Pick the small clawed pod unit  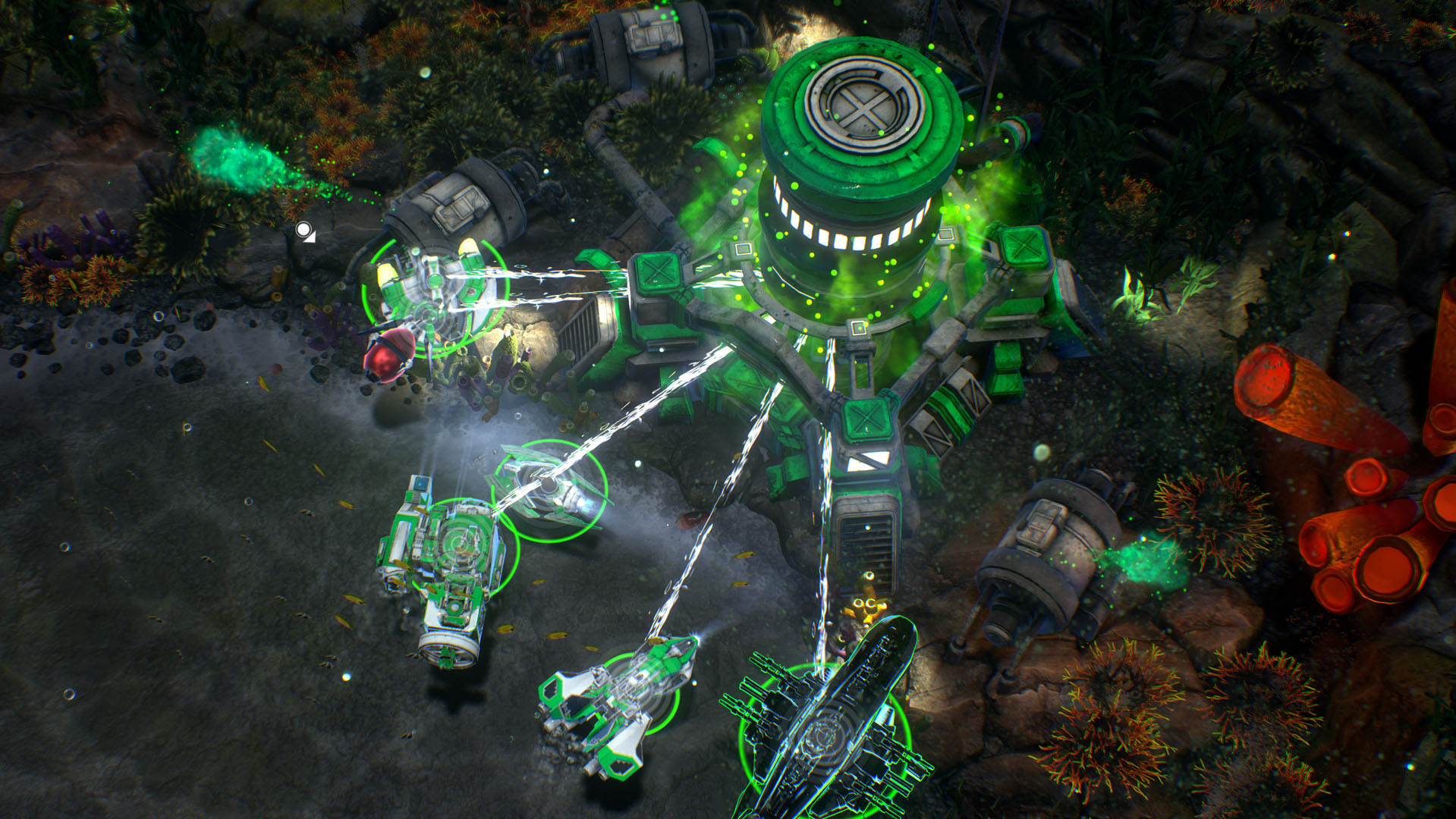point(549,489)
